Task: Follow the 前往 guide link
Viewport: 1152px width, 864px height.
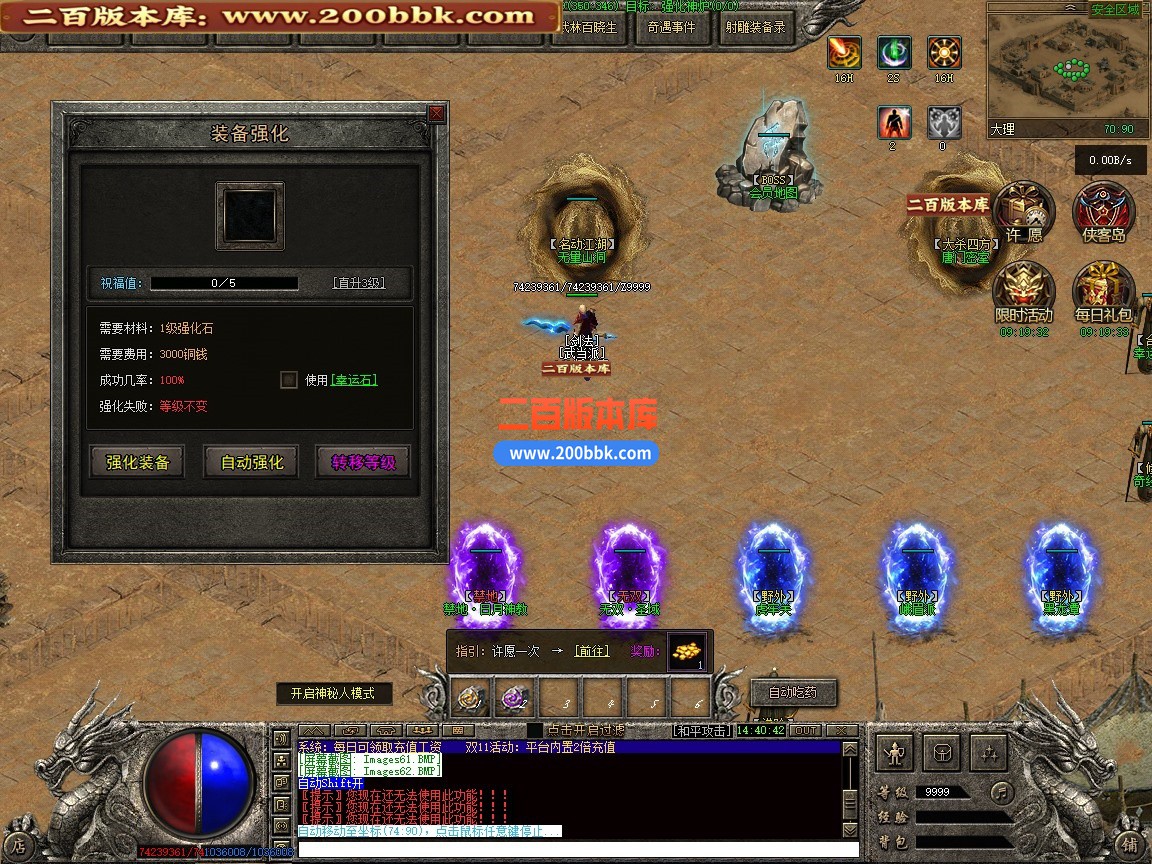Action: tap(591, 651)
